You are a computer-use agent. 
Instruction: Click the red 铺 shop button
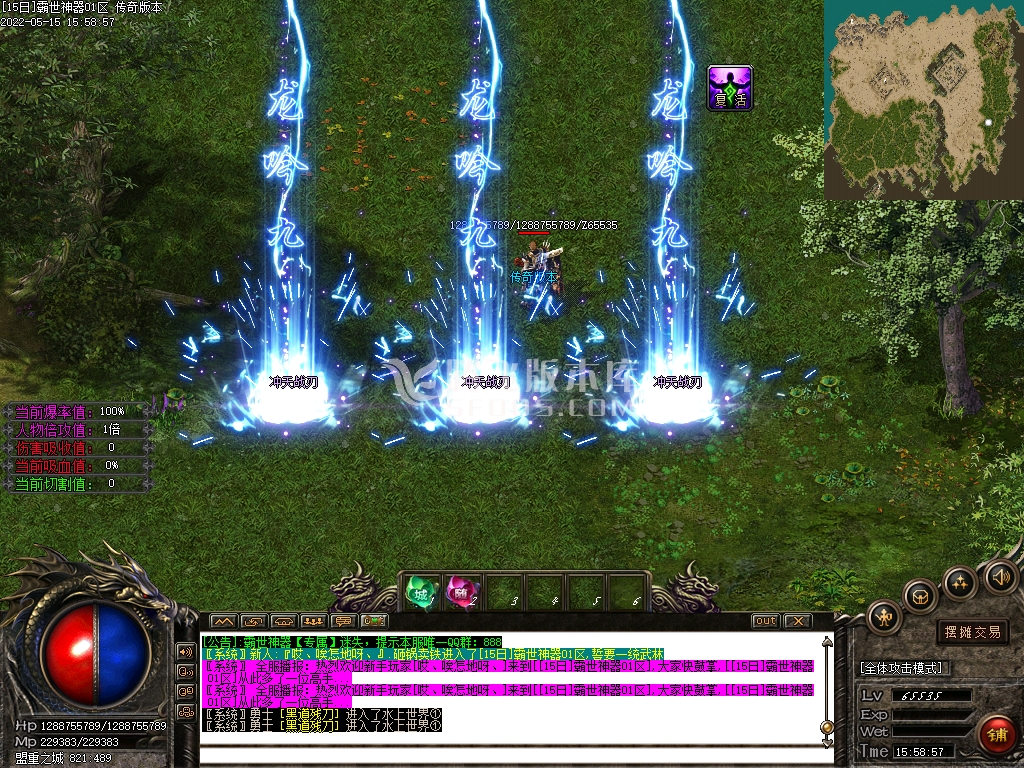(996, 735)
